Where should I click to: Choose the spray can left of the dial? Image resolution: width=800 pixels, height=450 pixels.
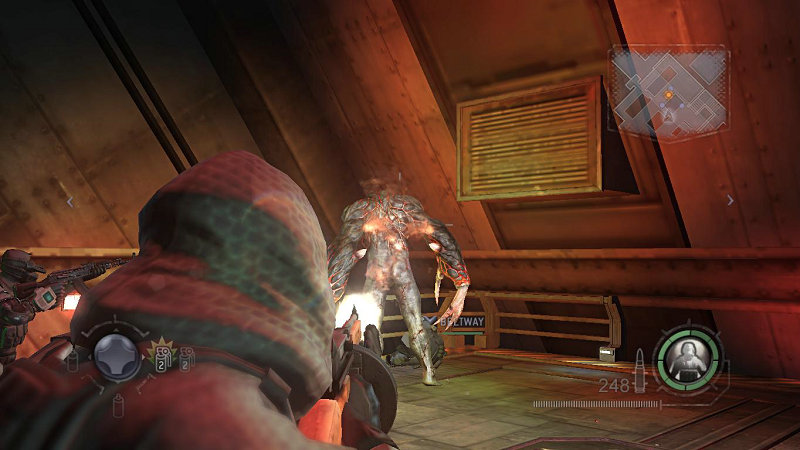point(72,360)
